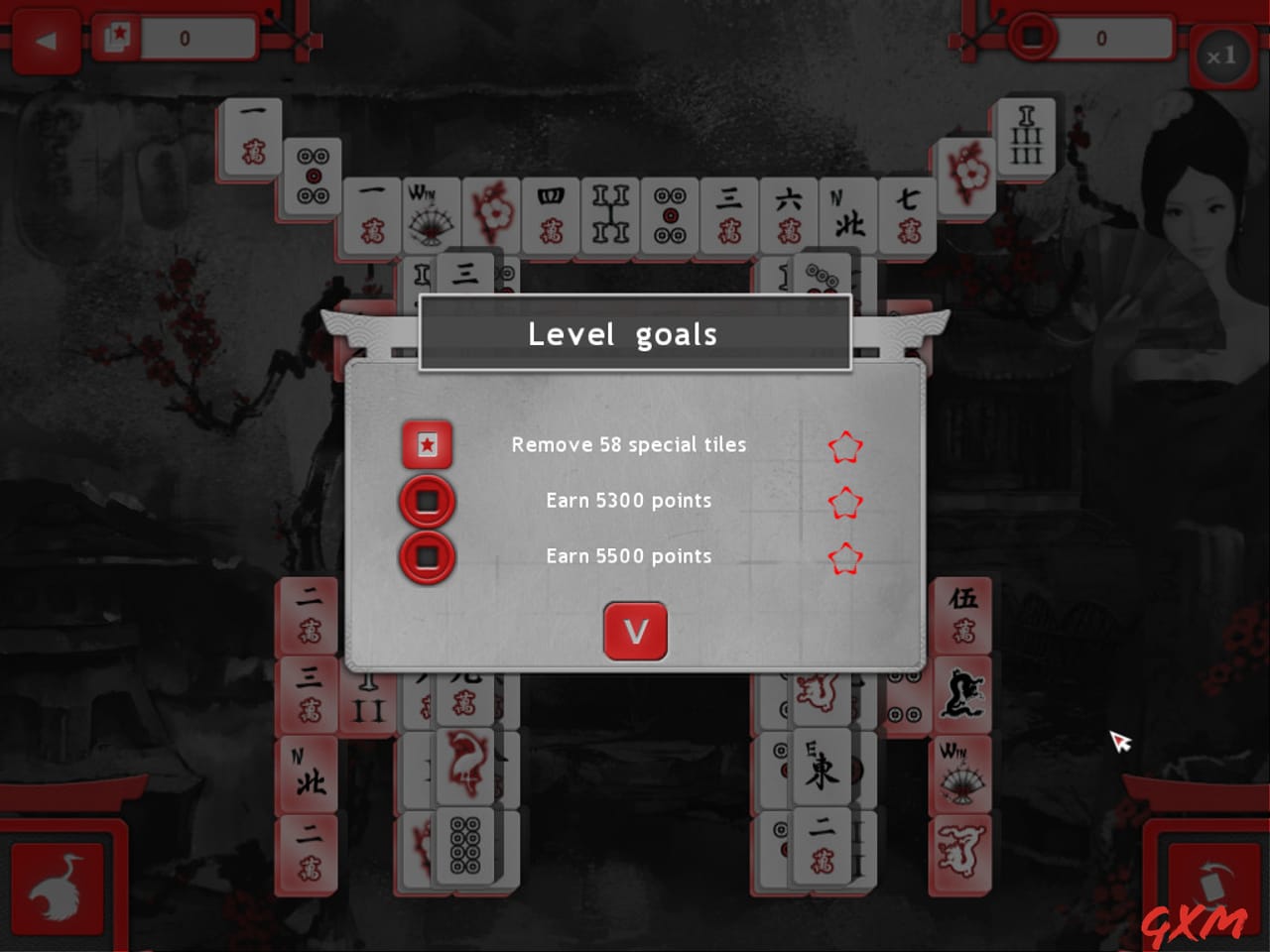Click the Earn 5500 points goal entry
The height and width of the screenshot is (952, 1270).
628,556
